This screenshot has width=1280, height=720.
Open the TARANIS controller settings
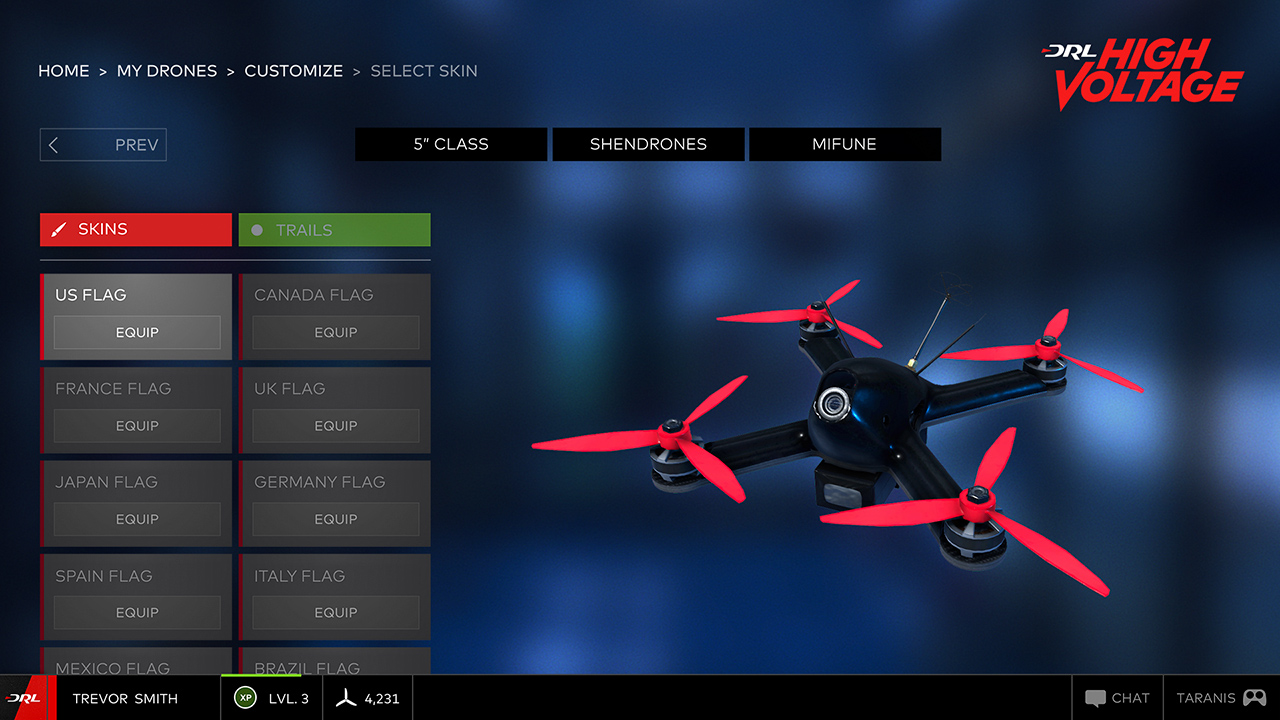click(x=1220, y=698)
